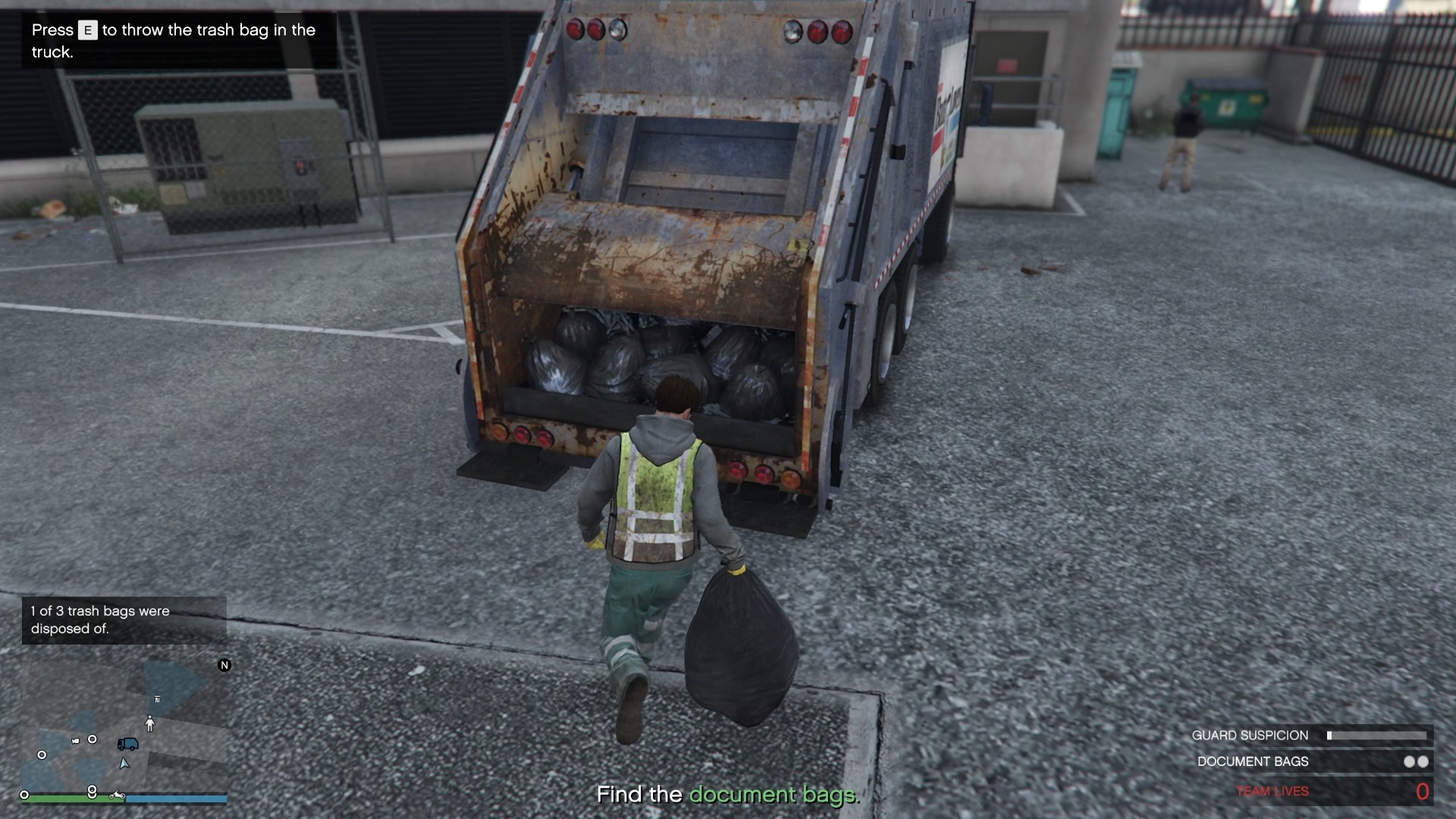
Task: Select the stacked double circle blip on minimap
Action: pos(92,792)
